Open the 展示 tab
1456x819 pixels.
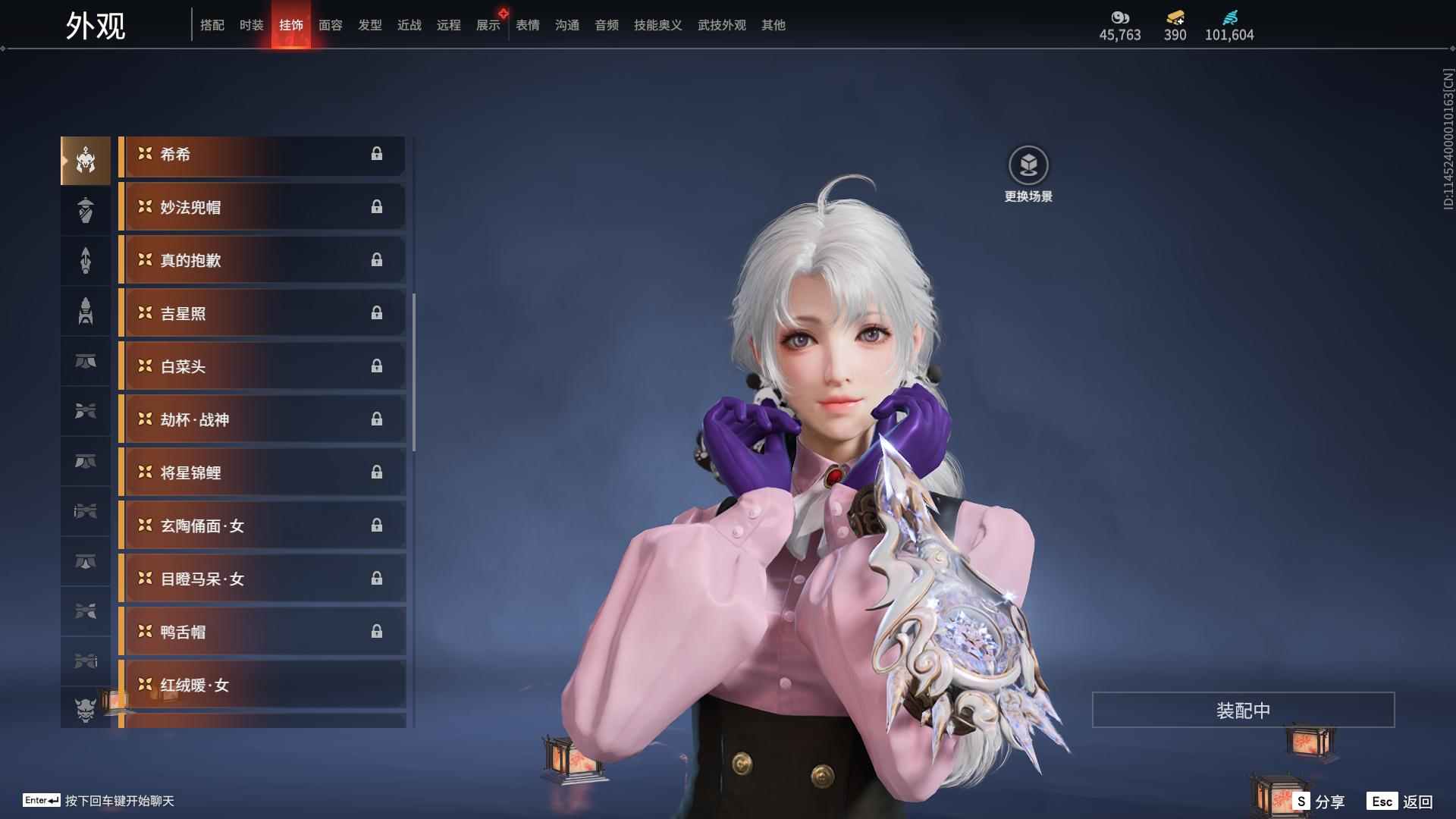[x=488, y=25]
